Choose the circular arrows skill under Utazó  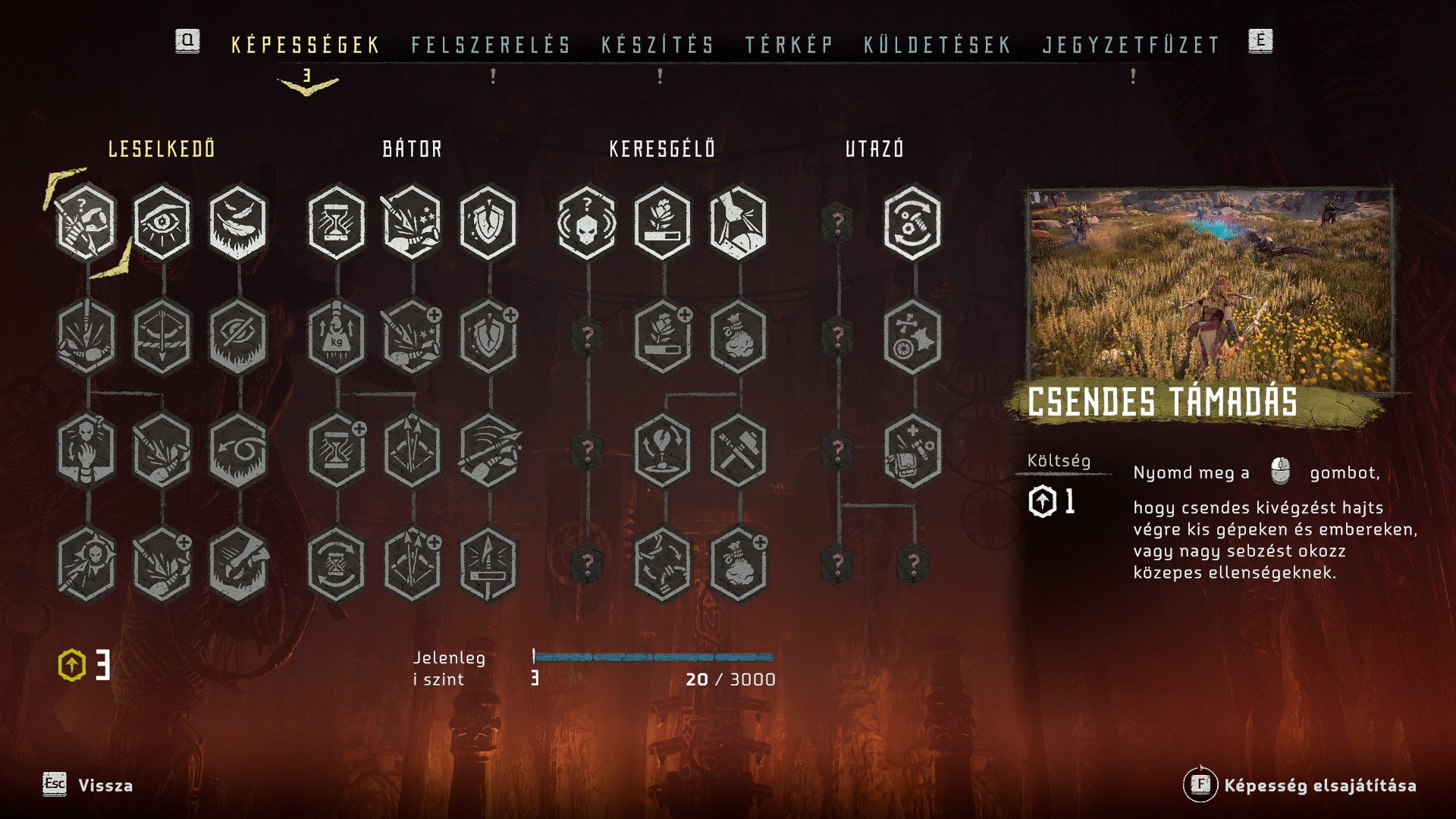tap(913, 222)
